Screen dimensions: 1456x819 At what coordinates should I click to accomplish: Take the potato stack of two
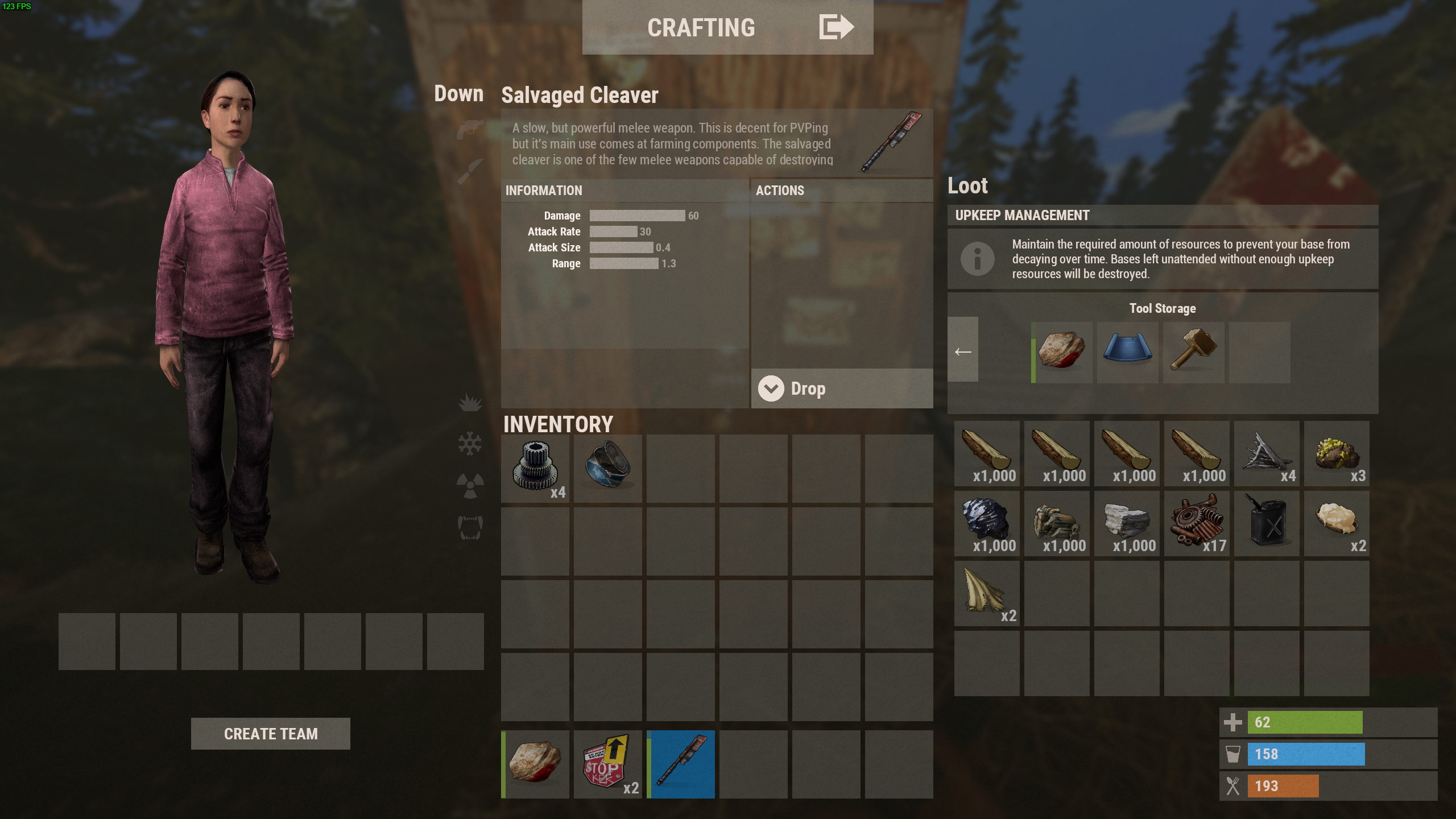[x=1337, y=523]
